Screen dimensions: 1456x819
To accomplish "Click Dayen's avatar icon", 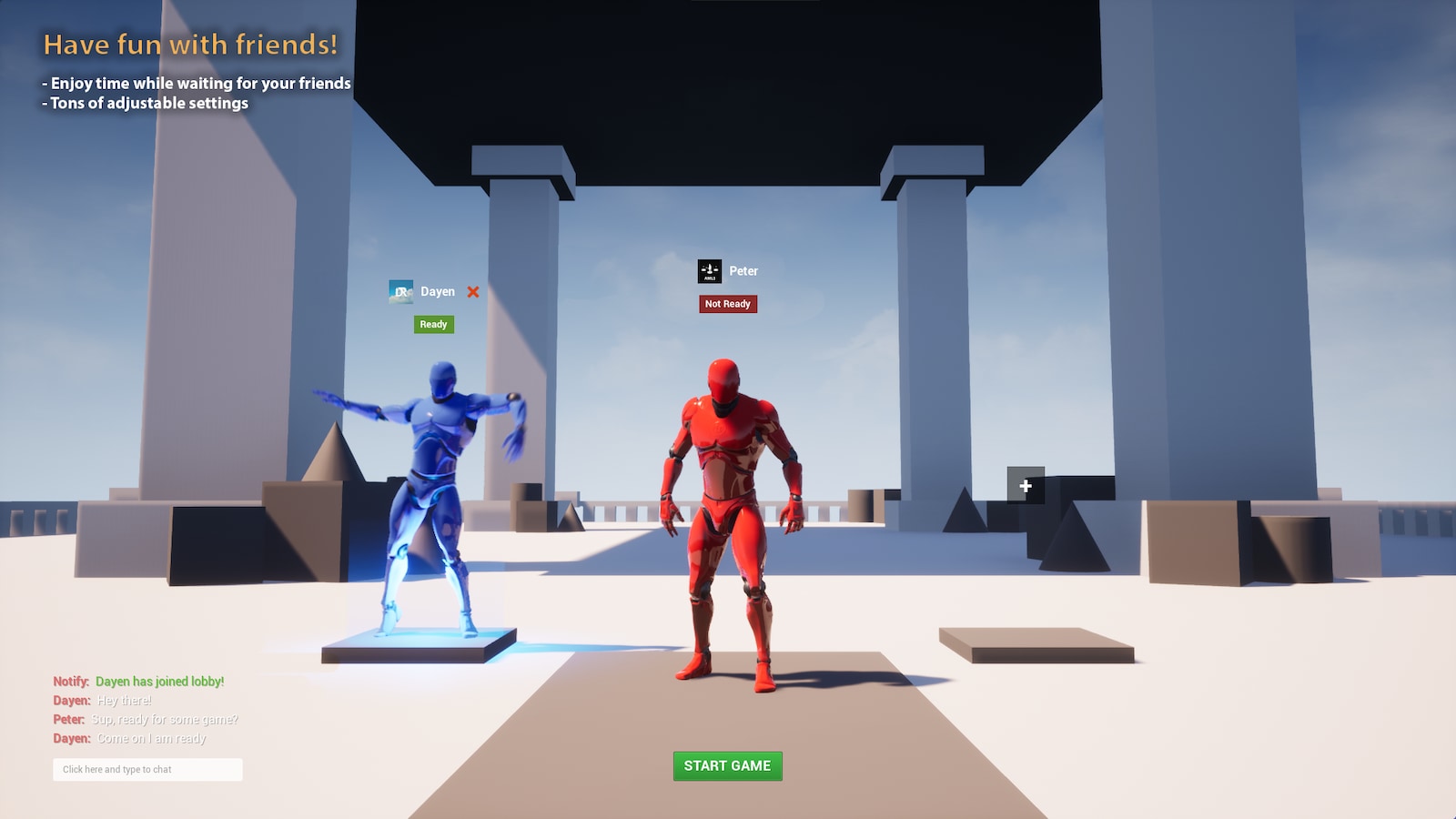I will coord(400,291).
